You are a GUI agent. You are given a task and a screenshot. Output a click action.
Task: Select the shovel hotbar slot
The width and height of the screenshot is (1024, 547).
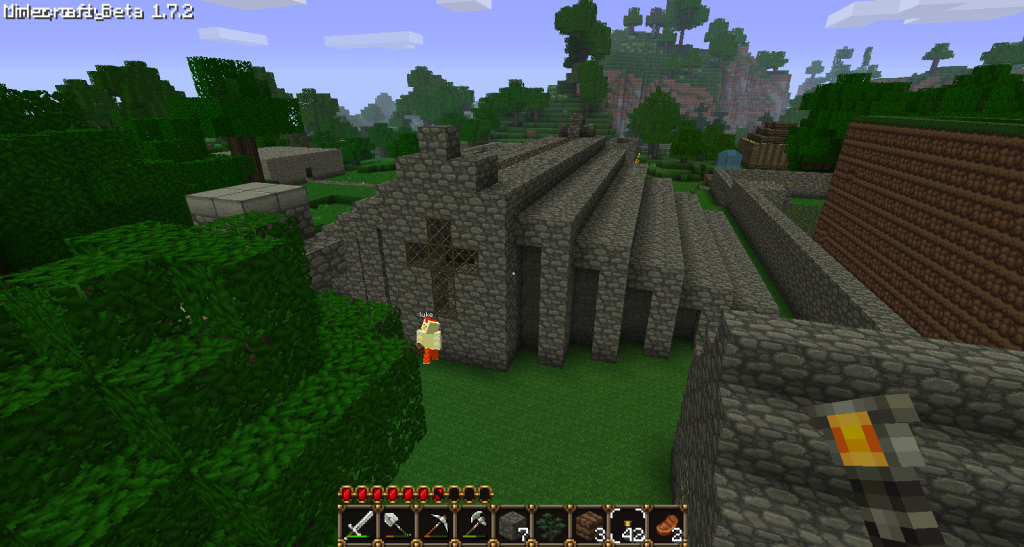click(x=397, y=524)
